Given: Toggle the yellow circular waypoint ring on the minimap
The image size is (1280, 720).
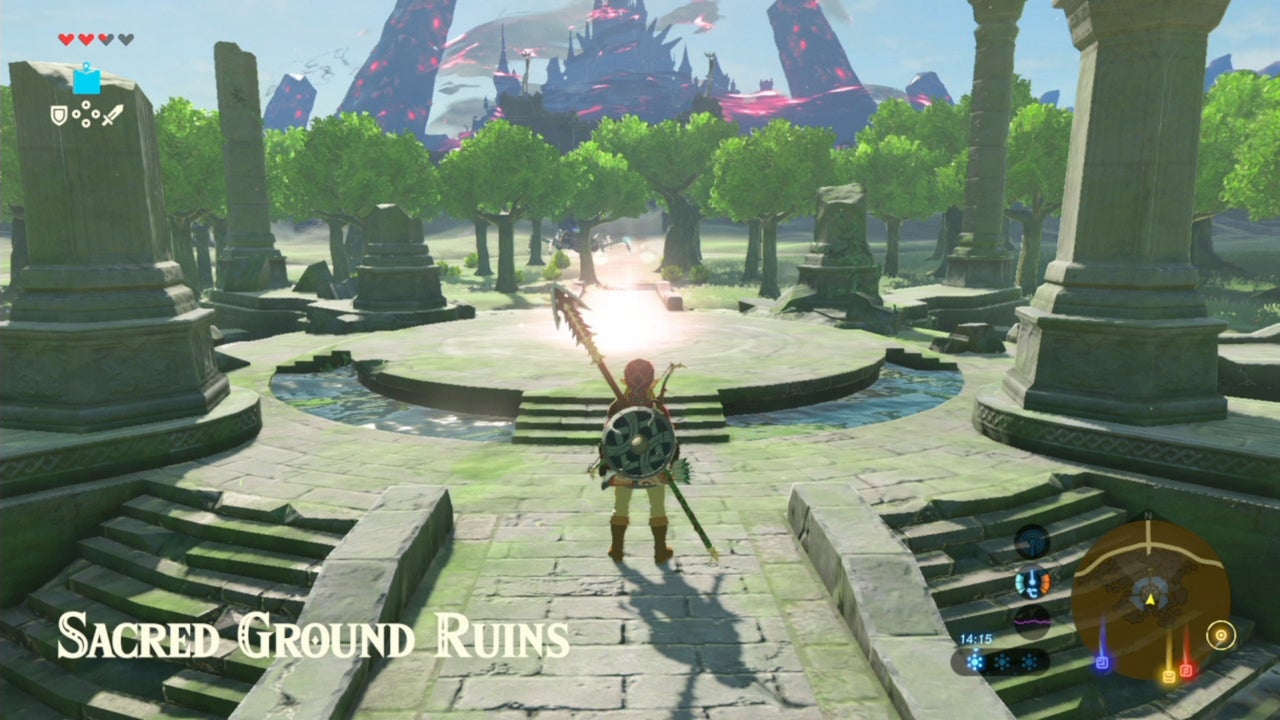Looking at the screenshot, I should point(1221,634).
